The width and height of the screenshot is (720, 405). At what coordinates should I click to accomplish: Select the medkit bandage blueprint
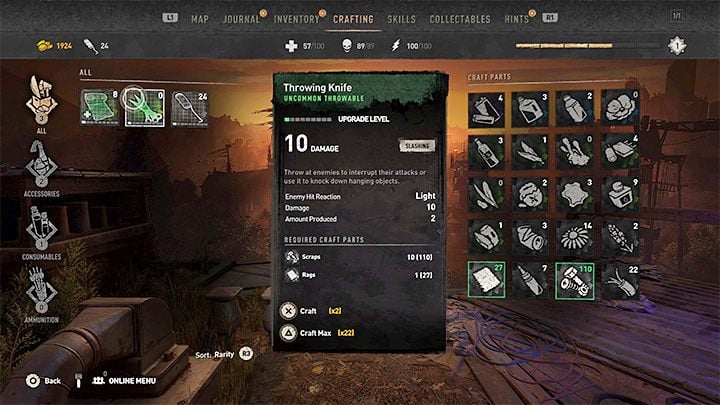(x=100, y=108)
